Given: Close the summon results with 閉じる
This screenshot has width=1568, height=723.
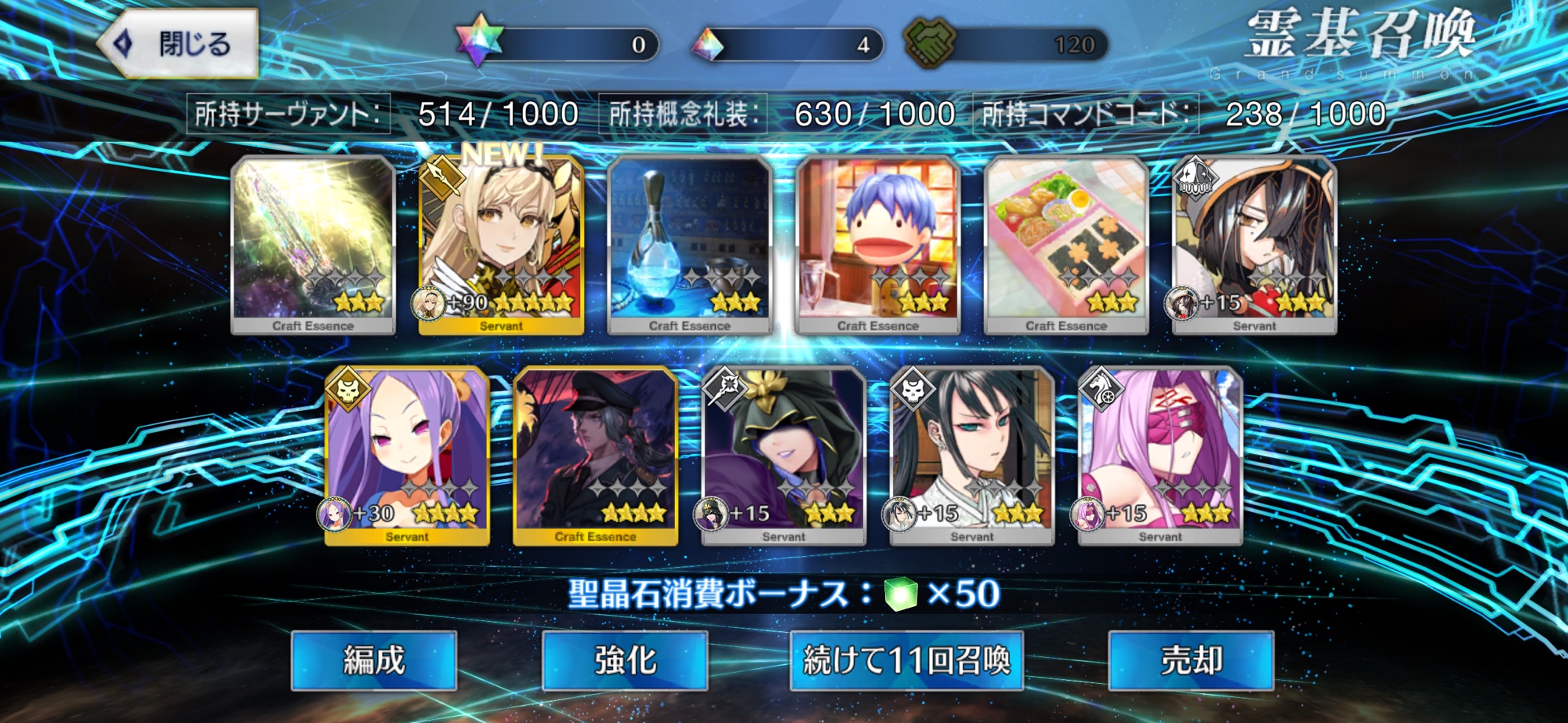Looking at the screenshot, I should pos(179,43).
